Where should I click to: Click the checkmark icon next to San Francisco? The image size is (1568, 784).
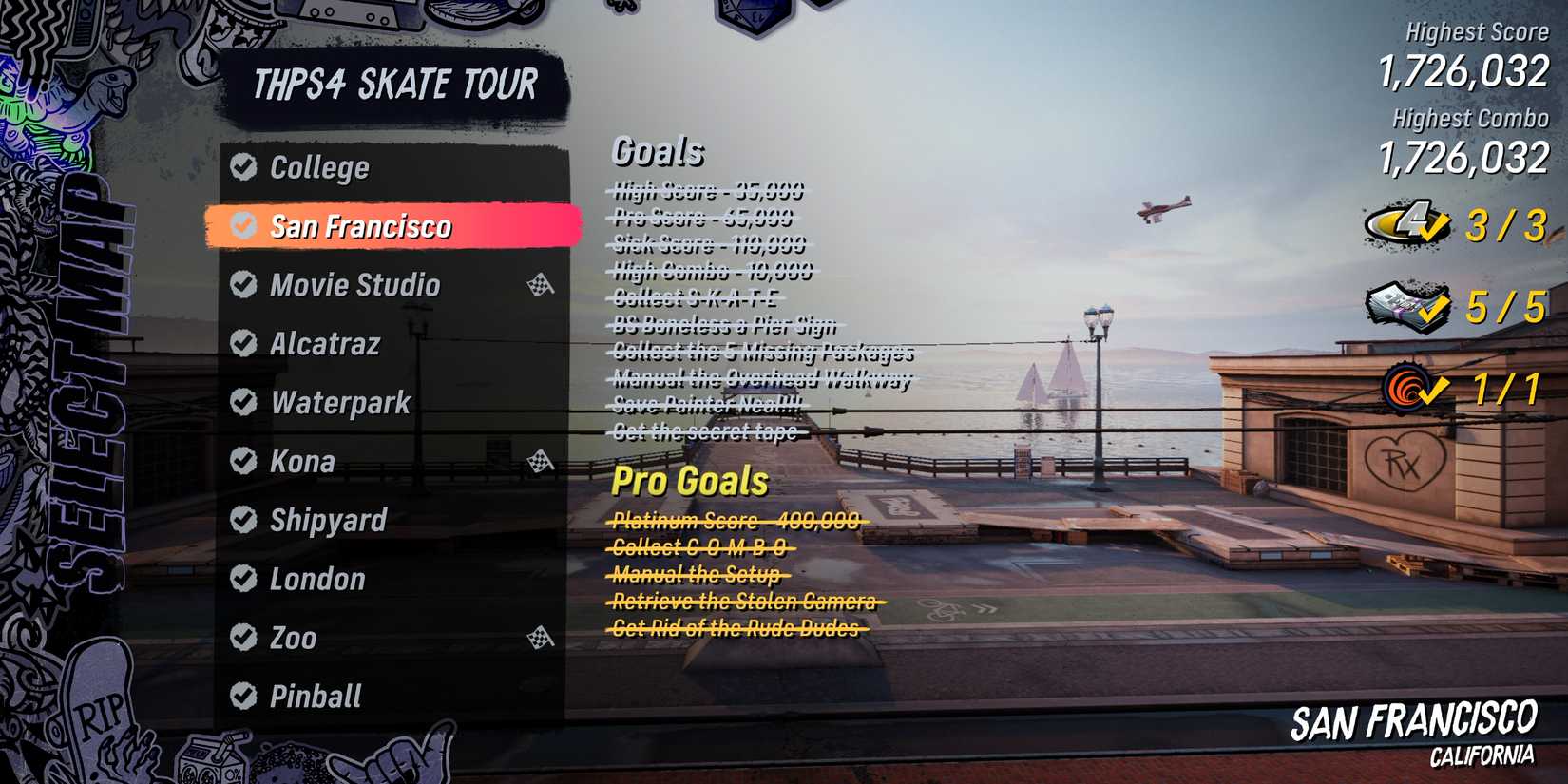pyautogui.click(x=243, y=227)
